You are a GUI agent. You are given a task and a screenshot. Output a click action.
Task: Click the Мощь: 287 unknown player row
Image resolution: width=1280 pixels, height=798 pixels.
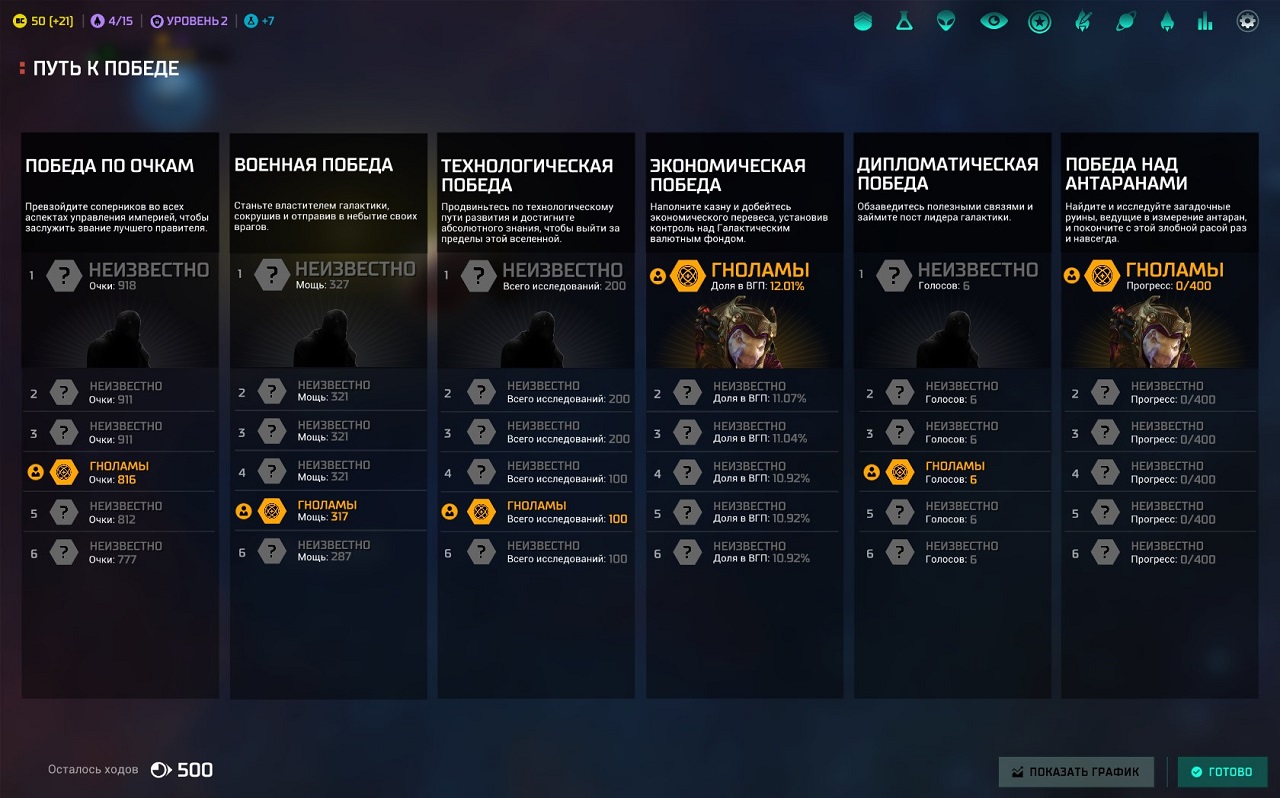pyautogui.click(x=327, y=551)
